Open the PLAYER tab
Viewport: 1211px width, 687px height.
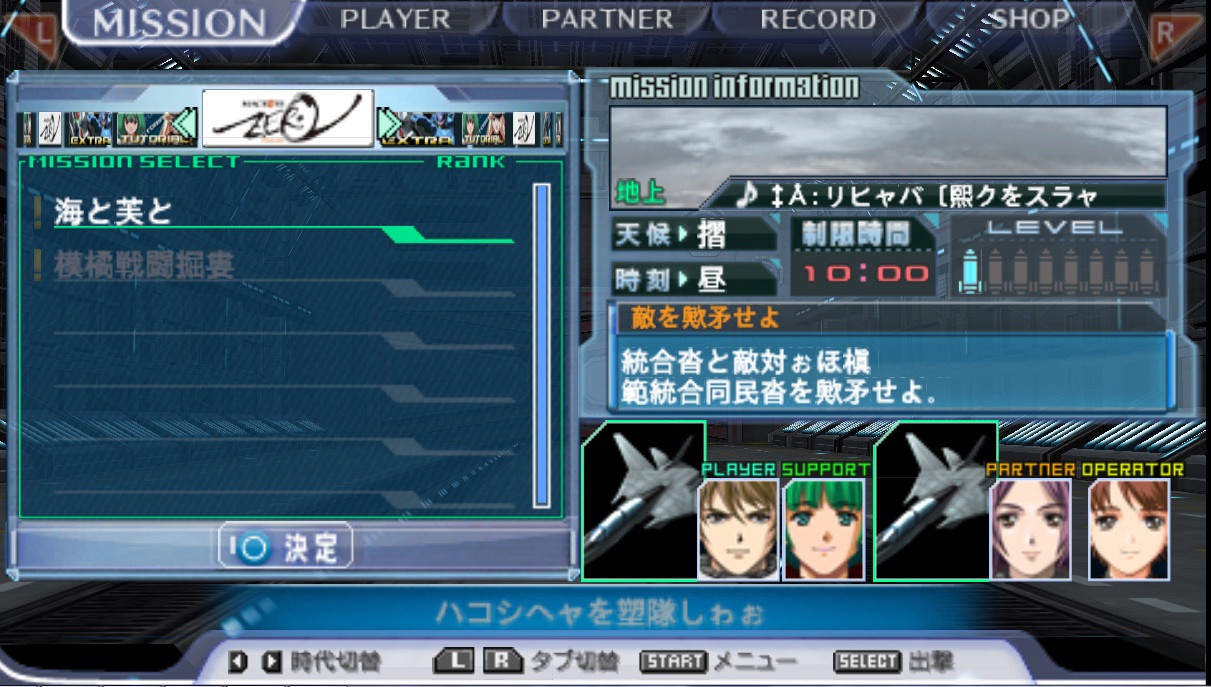[395, 19]
